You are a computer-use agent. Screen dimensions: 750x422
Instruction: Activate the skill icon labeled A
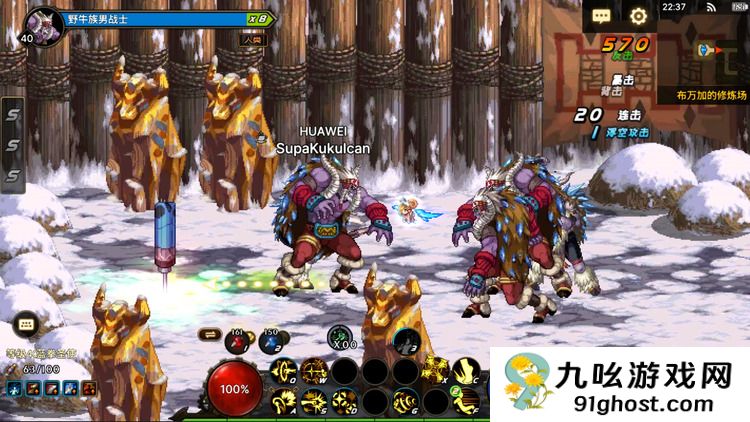tap(284, 402)
